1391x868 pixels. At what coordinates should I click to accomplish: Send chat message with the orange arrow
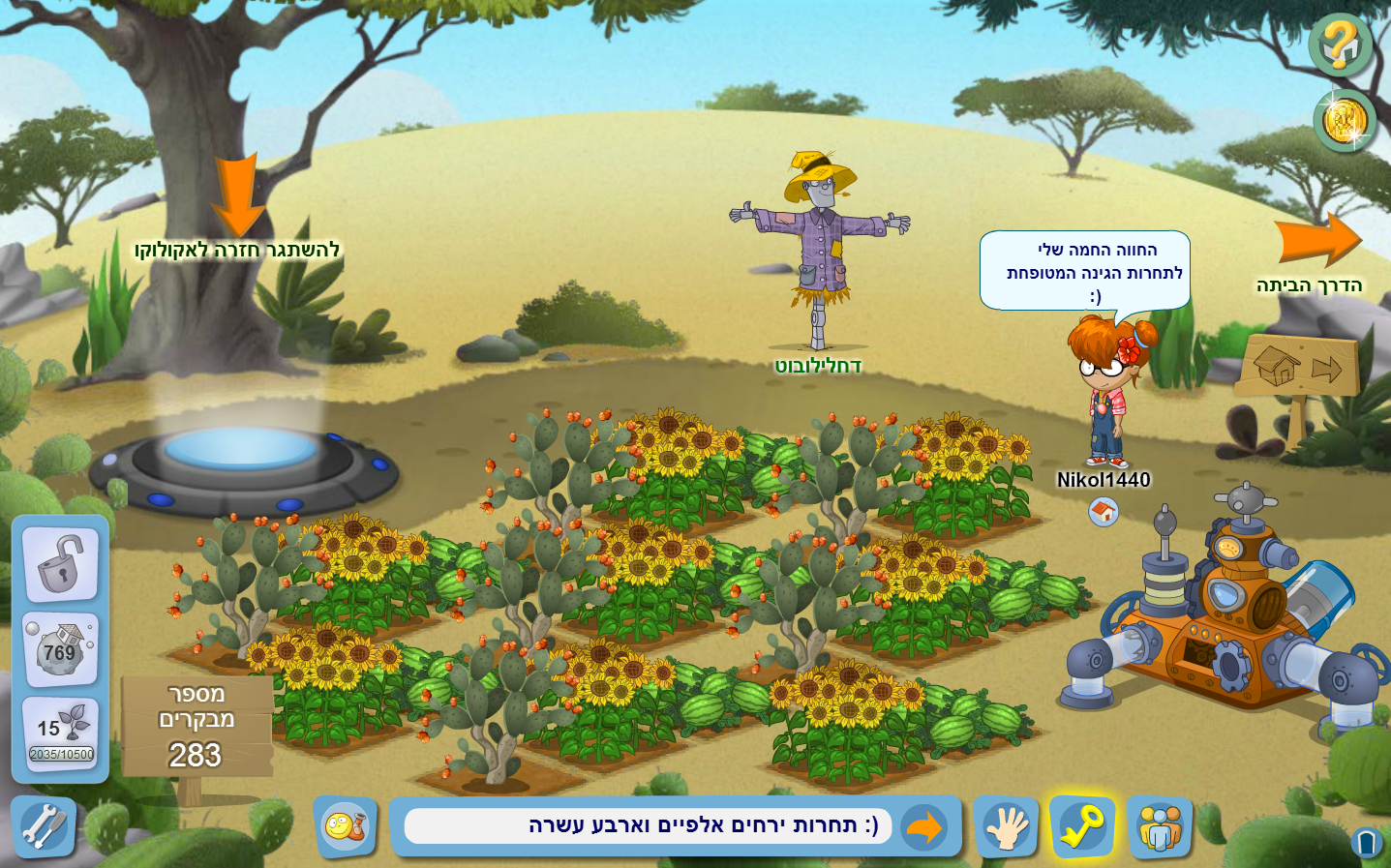click(924, 828)
